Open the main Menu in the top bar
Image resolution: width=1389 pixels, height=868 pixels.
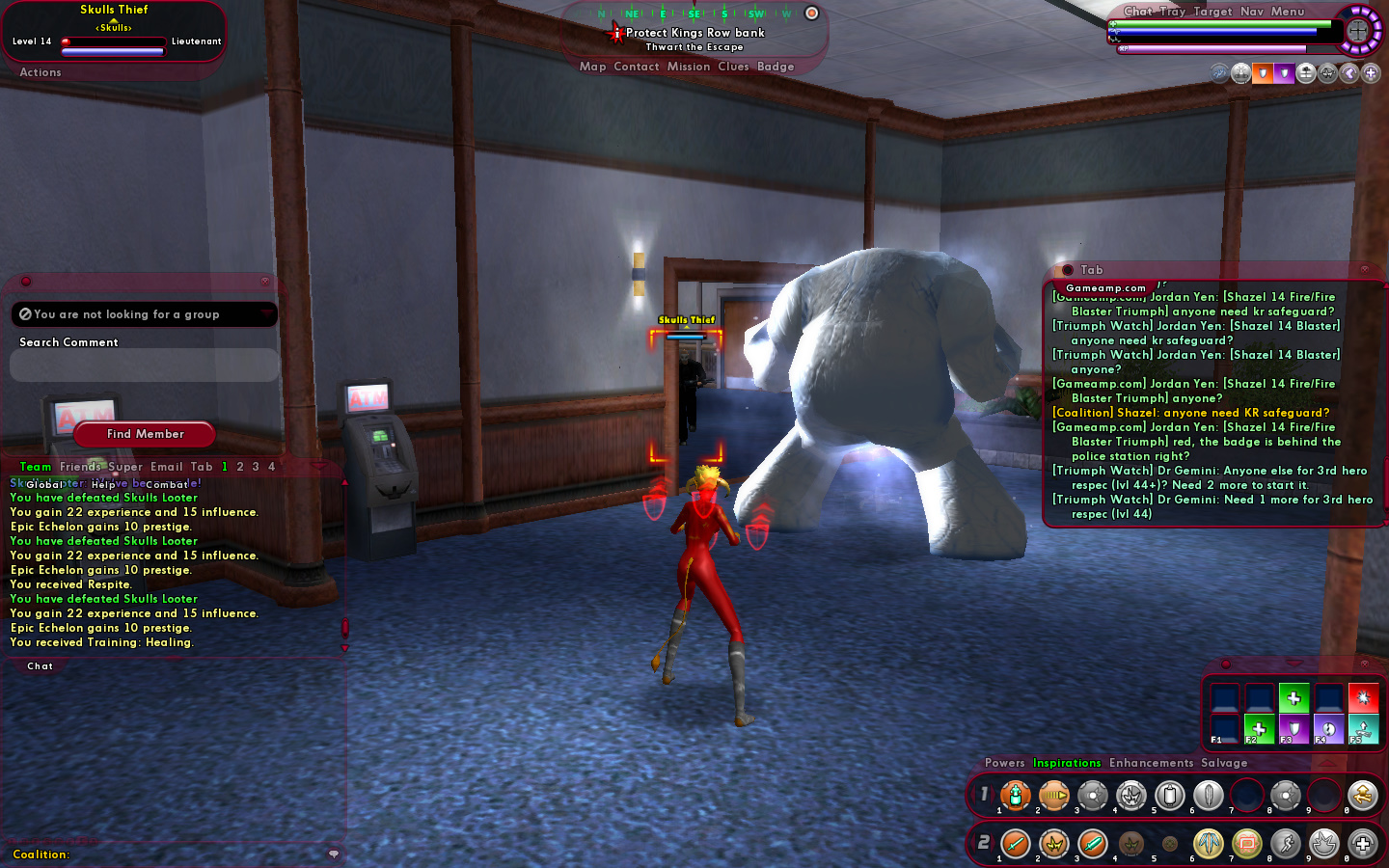[1288, 12]
